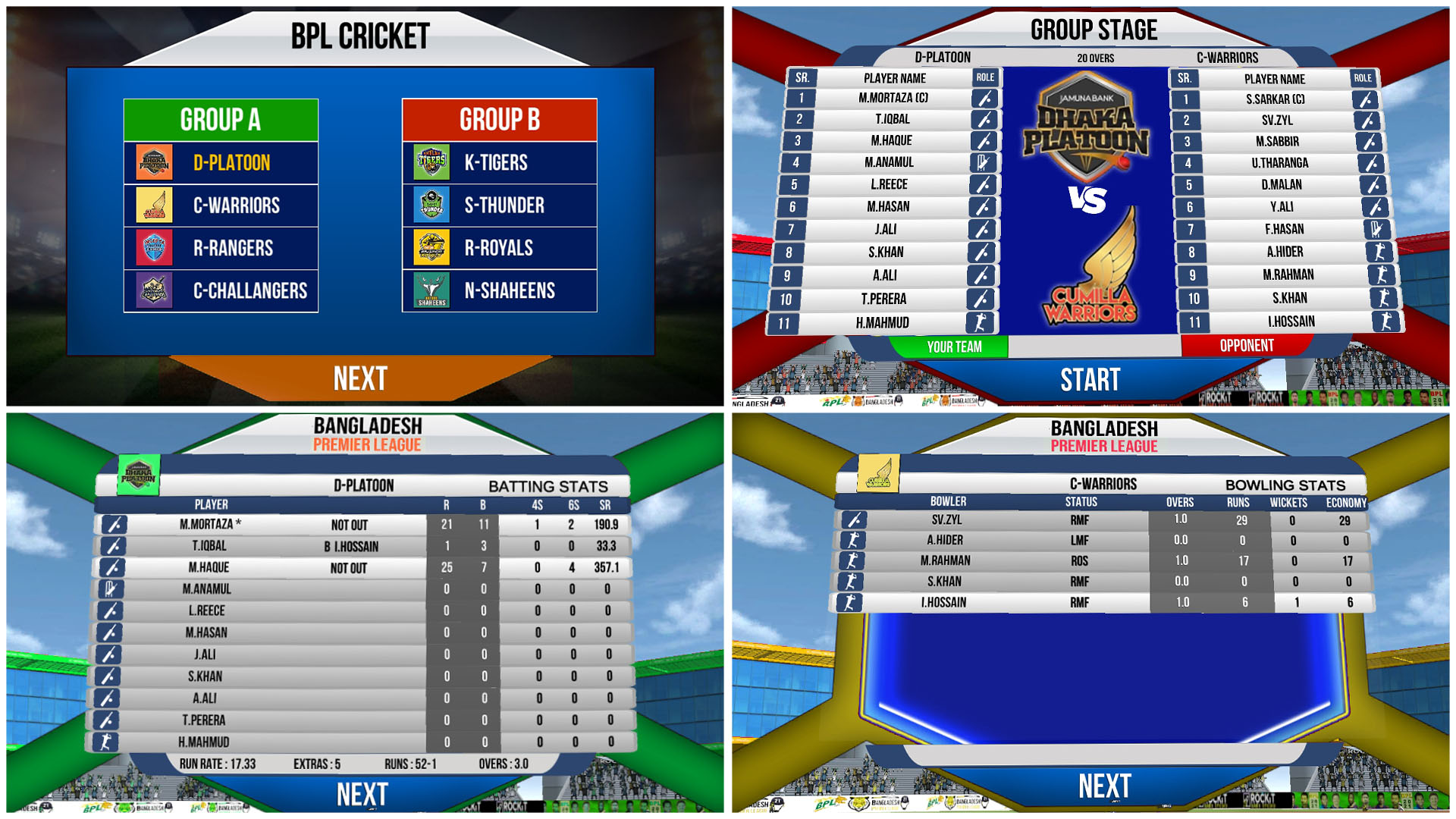The height and width of the screenshot is (819, 1456).
Task: Click NEXT under the BPL Cricket groups
Action: (x=359, y=377)
